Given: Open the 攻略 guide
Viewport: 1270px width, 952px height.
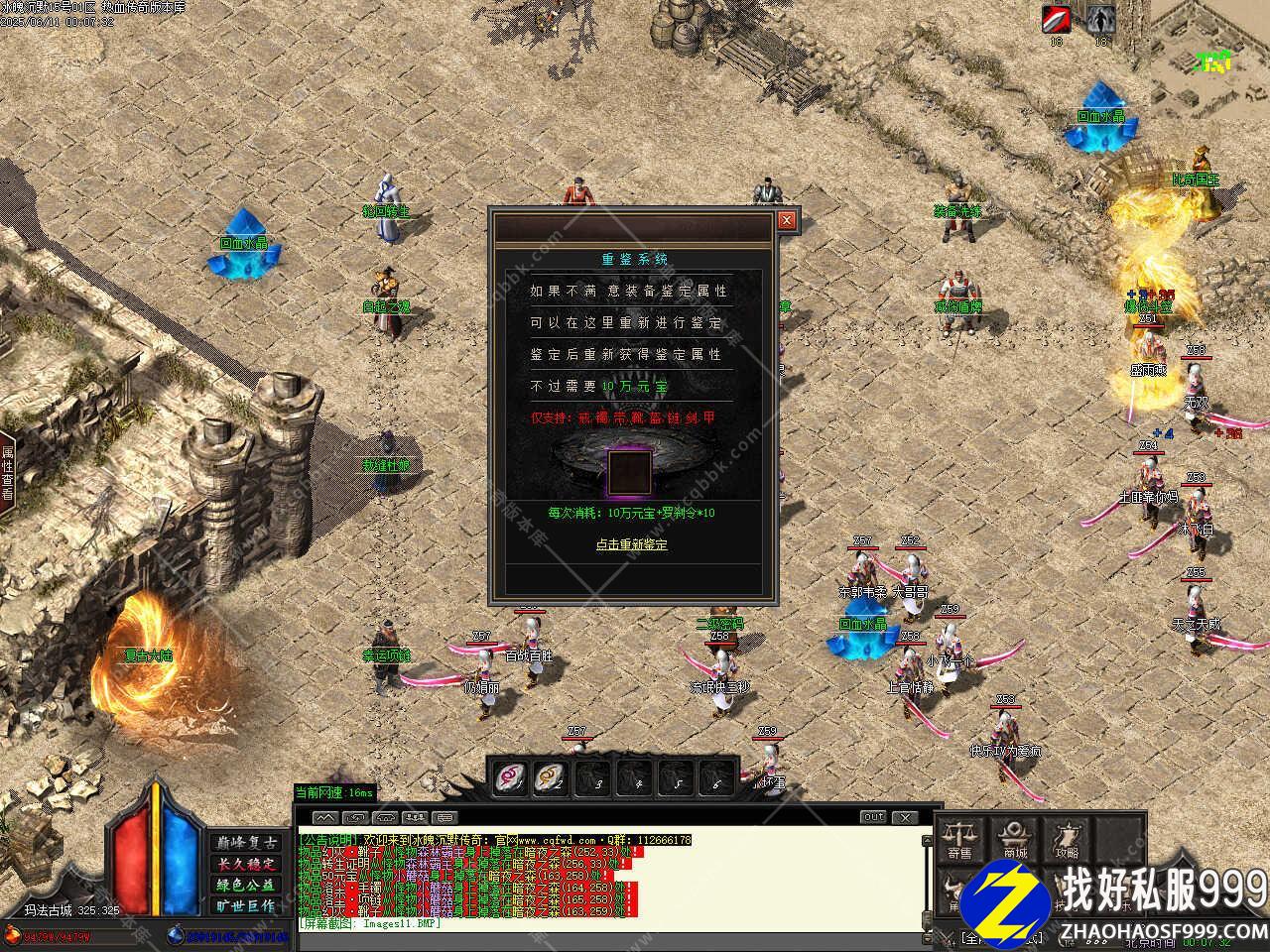Looking at the screenshot, I should pos(1068,839).
